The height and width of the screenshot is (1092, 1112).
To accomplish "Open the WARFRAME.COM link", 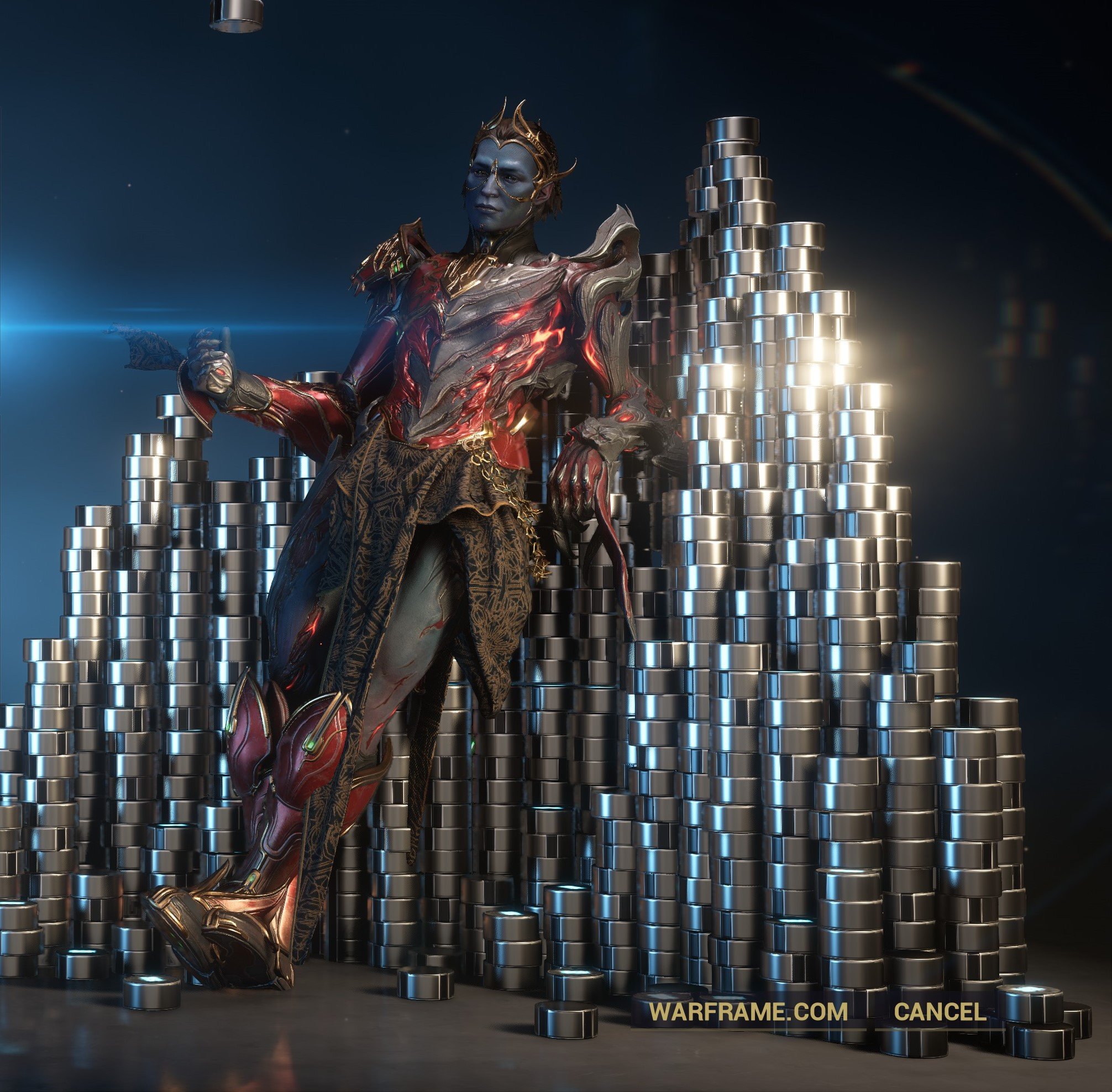I will (749, 1011).
